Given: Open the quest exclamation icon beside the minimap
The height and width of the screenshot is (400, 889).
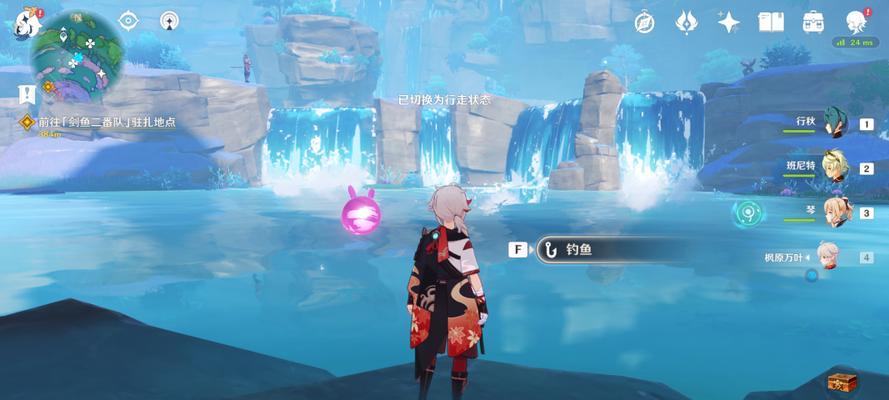Looking at the screenshot, I should point(26,93).
